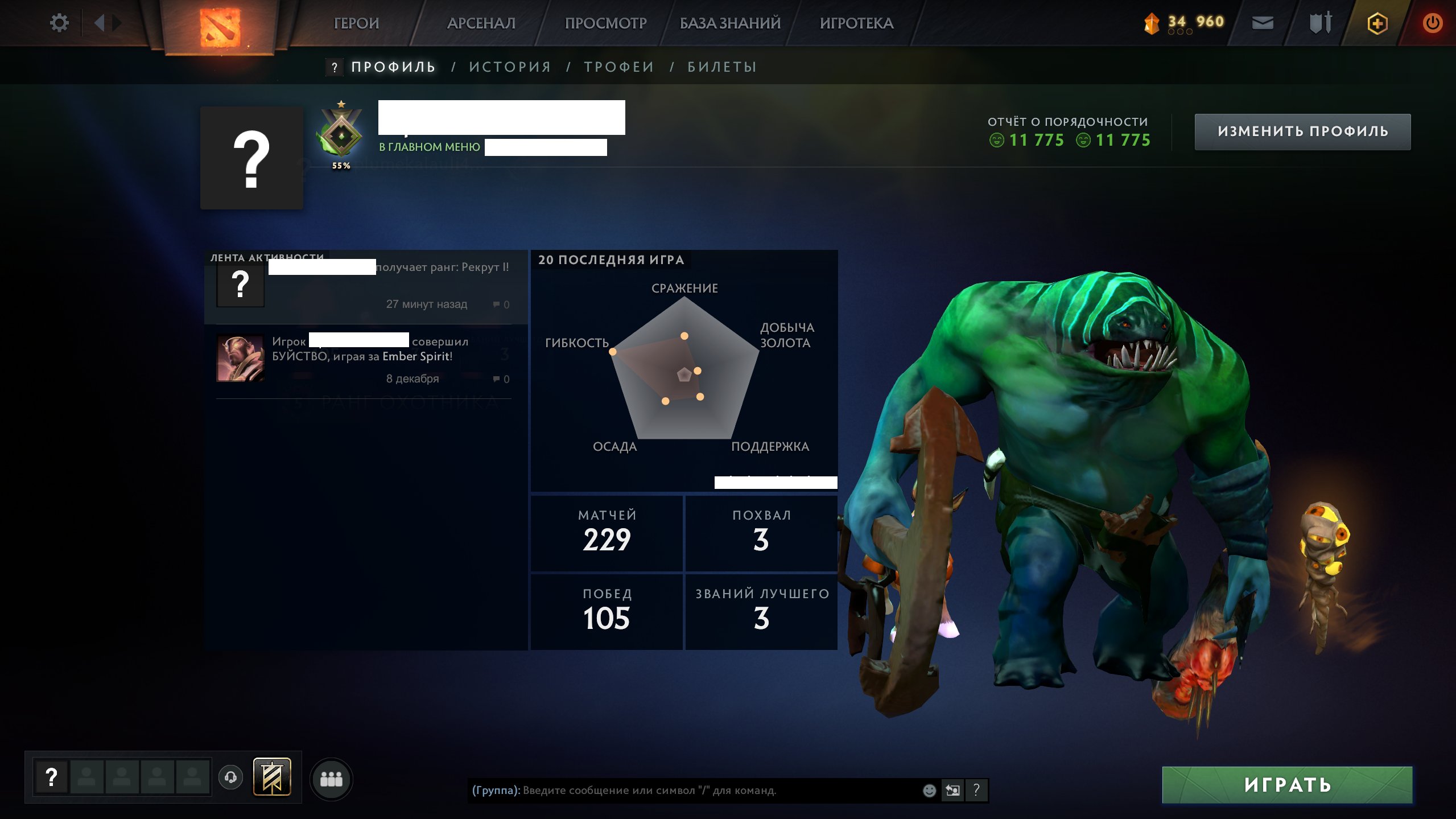Switch to the ИСТОРИЯ tab
The width and height of the screenshot is (1456, 819).
point(509,66)
